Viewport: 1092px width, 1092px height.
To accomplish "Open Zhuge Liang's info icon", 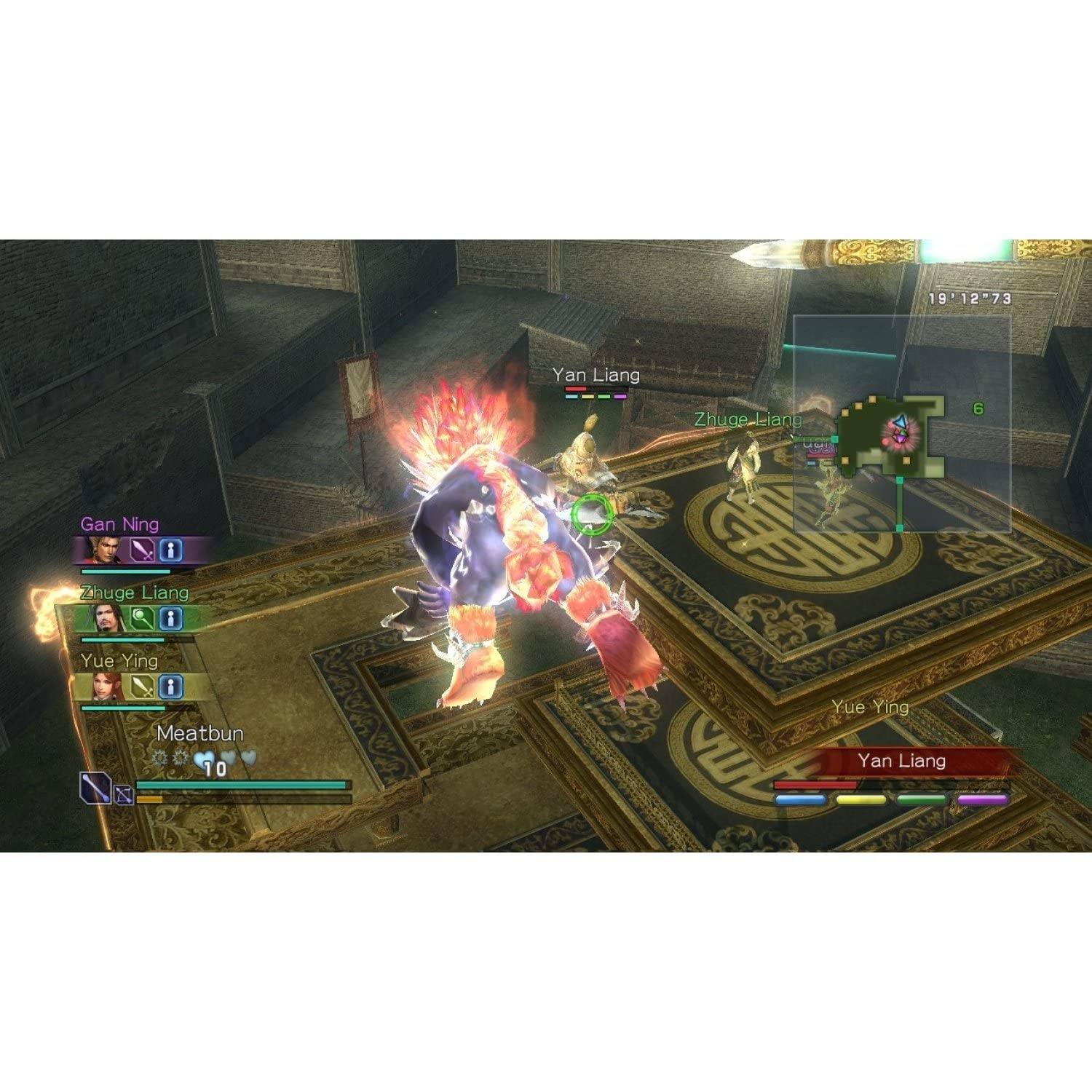I will coord(170,617).
